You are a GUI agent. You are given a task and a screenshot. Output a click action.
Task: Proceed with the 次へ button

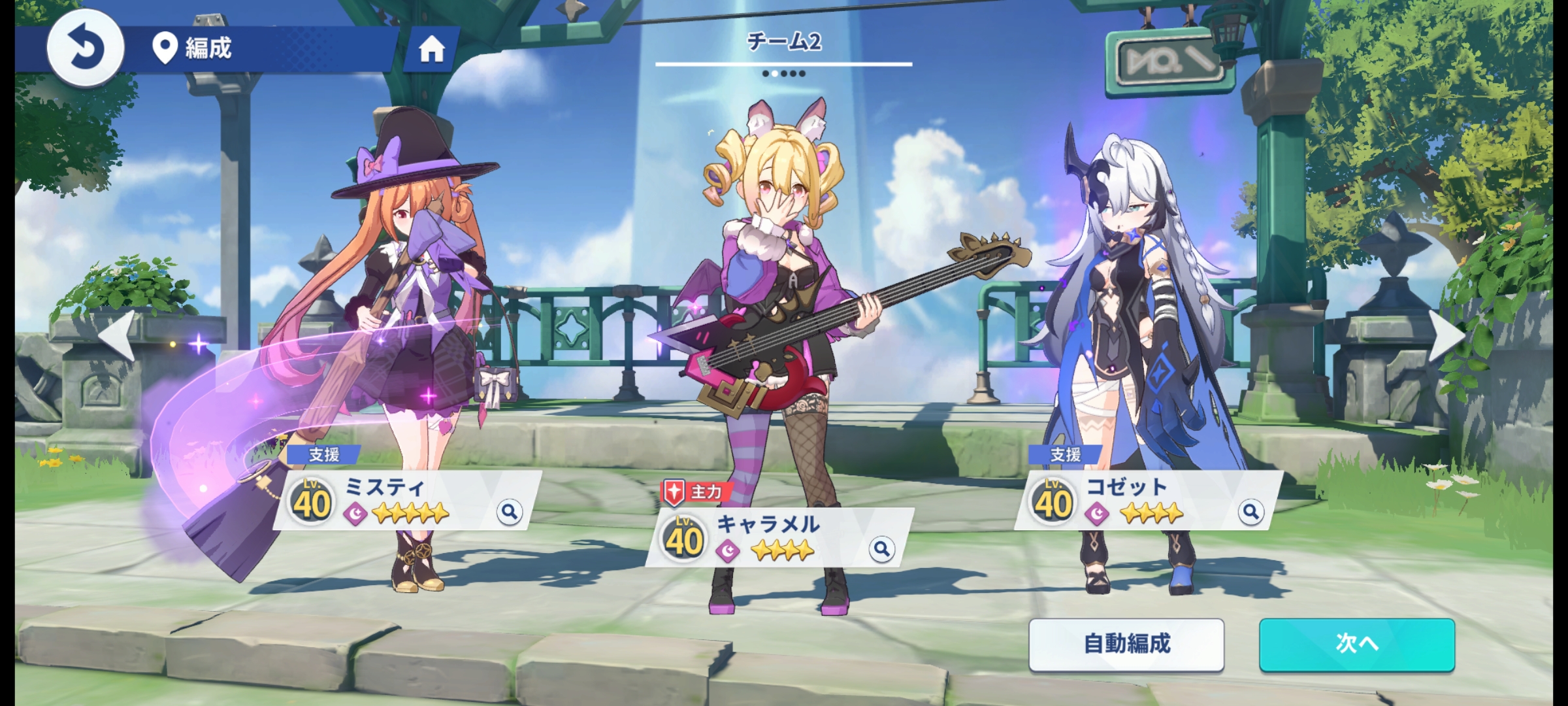[x=1357, y=645]
